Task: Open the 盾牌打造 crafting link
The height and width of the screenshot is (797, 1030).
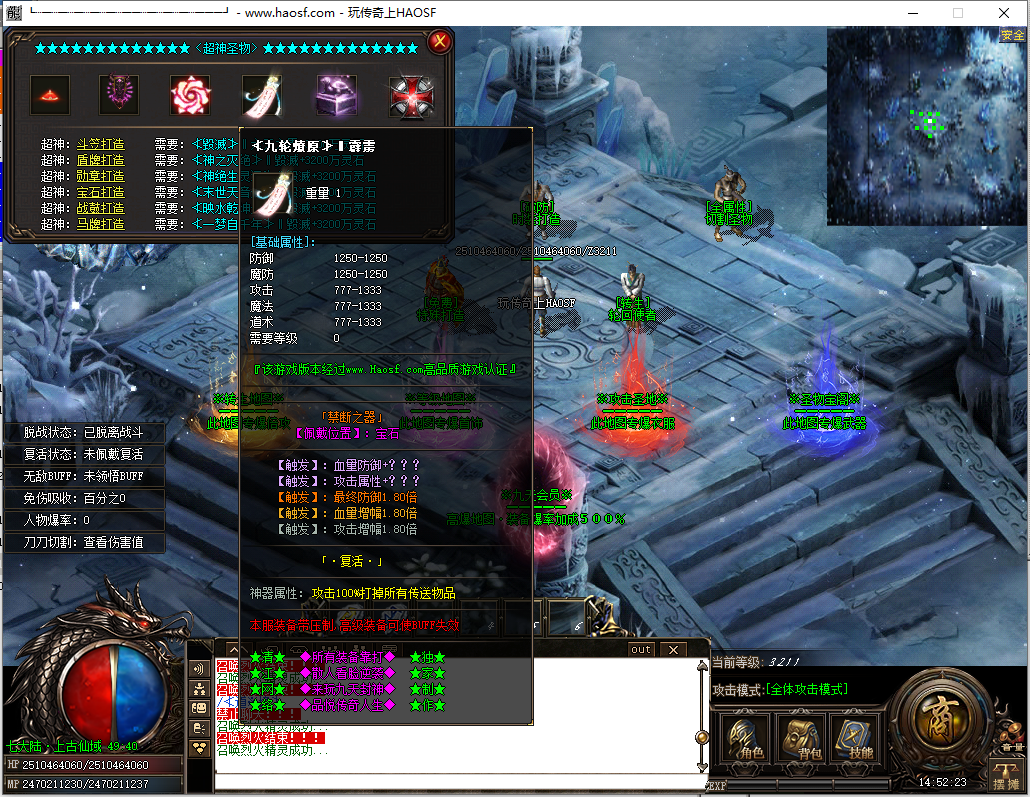Action: 100,160
